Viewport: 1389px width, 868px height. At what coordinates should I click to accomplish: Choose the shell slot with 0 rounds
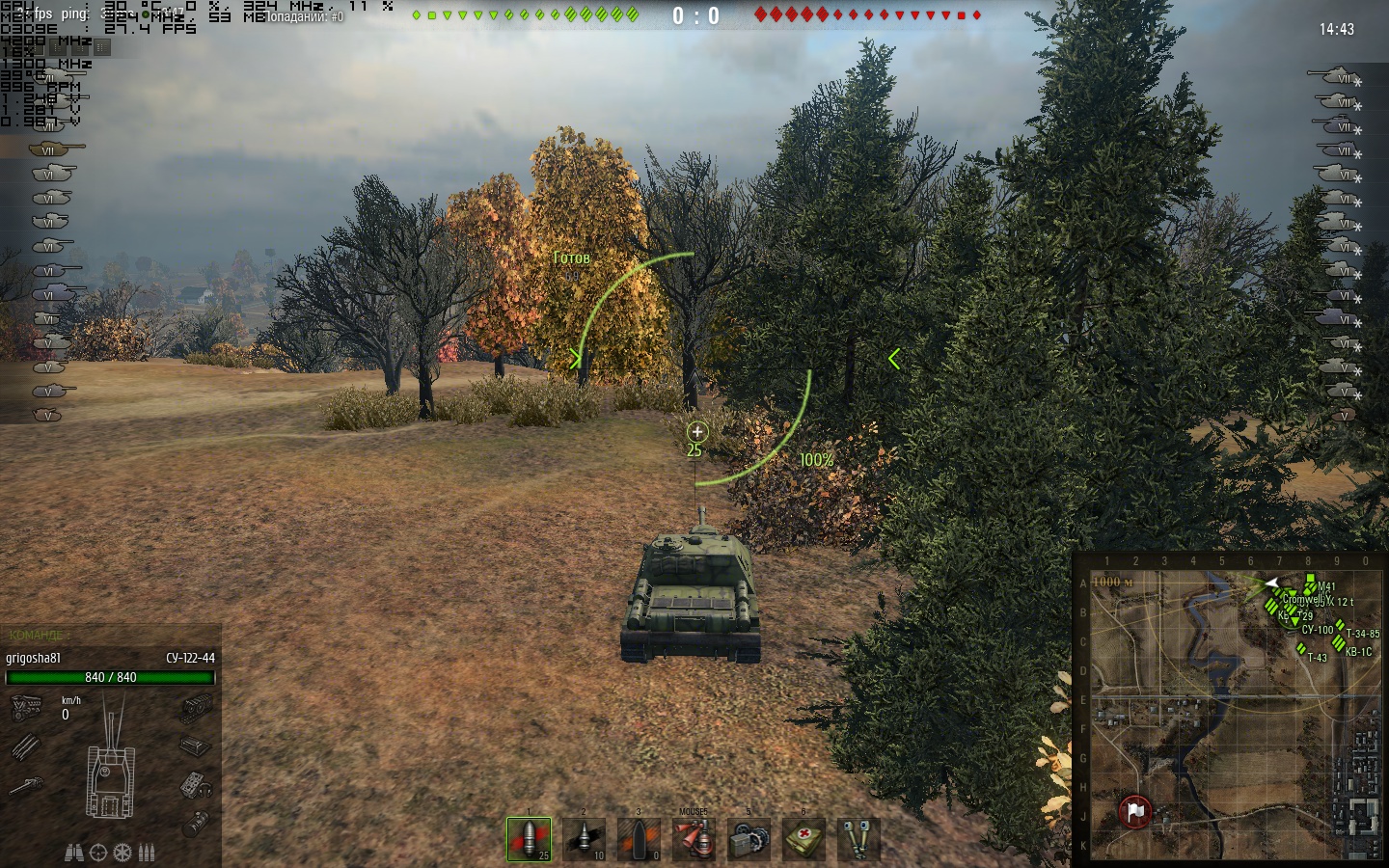[639, 838]
